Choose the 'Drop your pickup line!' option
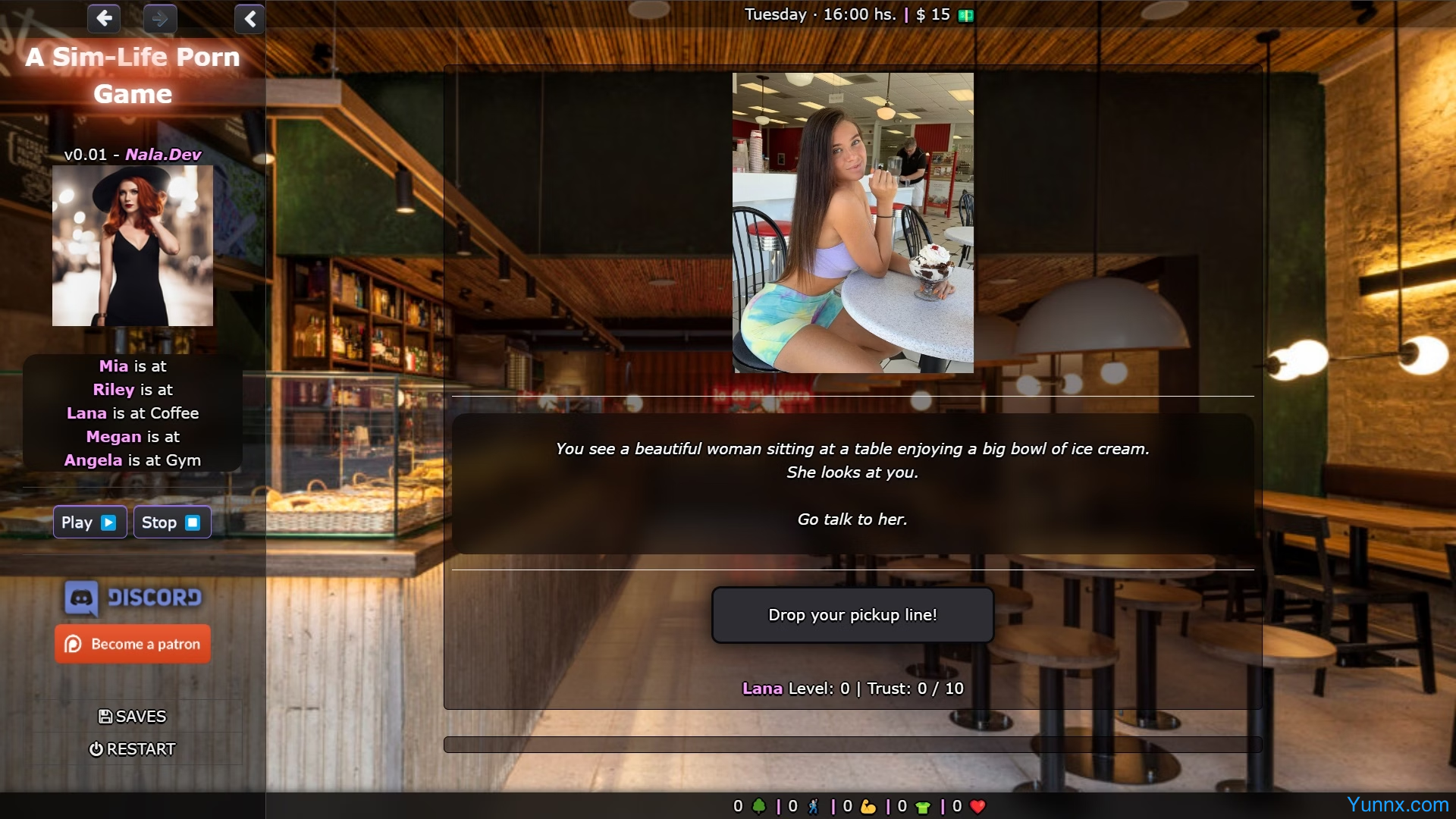This screenshot has width=1456, height=819. (x=852, y=615)
